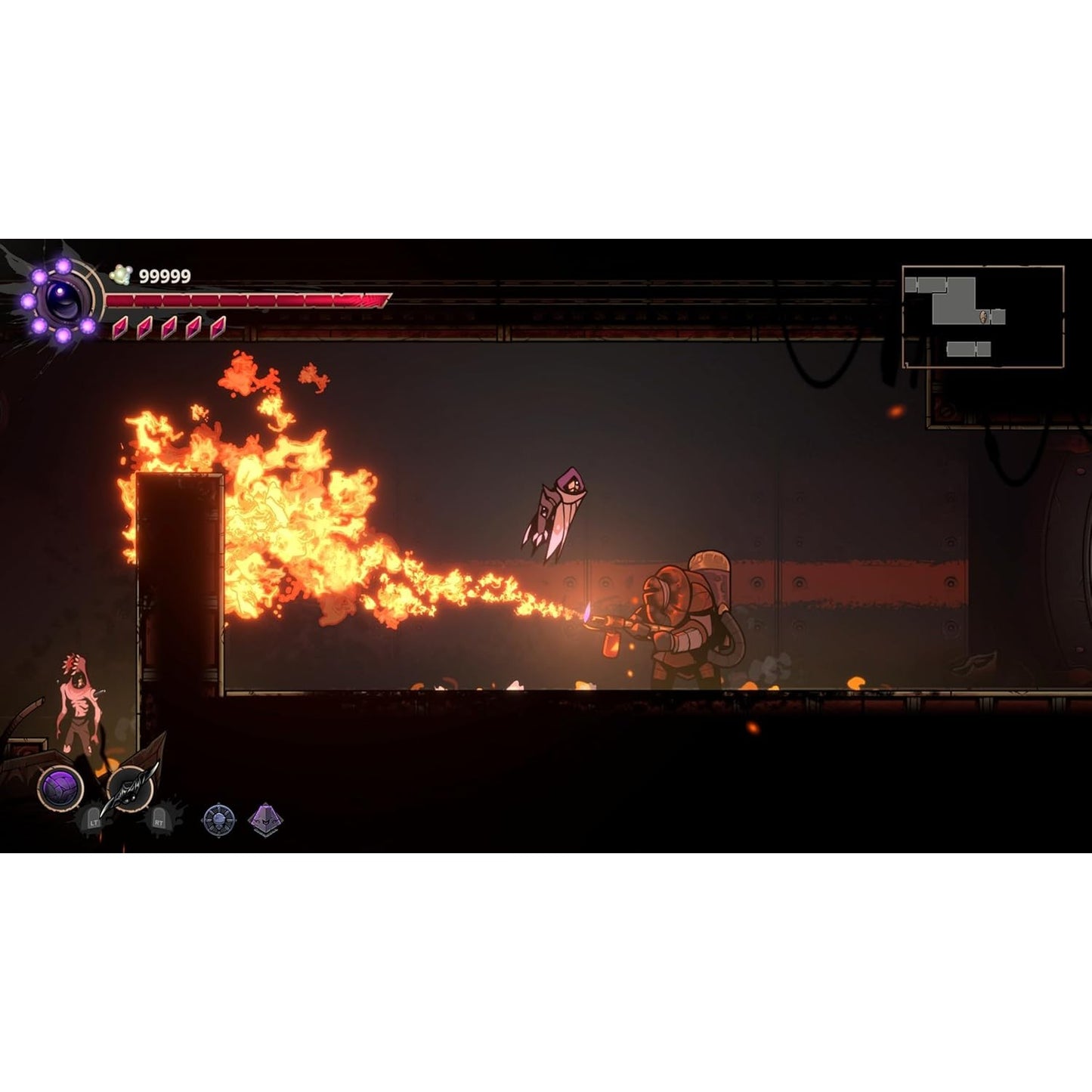Click the rightmost pink crystal shard
The image size is (1092, 1092).
217,327
